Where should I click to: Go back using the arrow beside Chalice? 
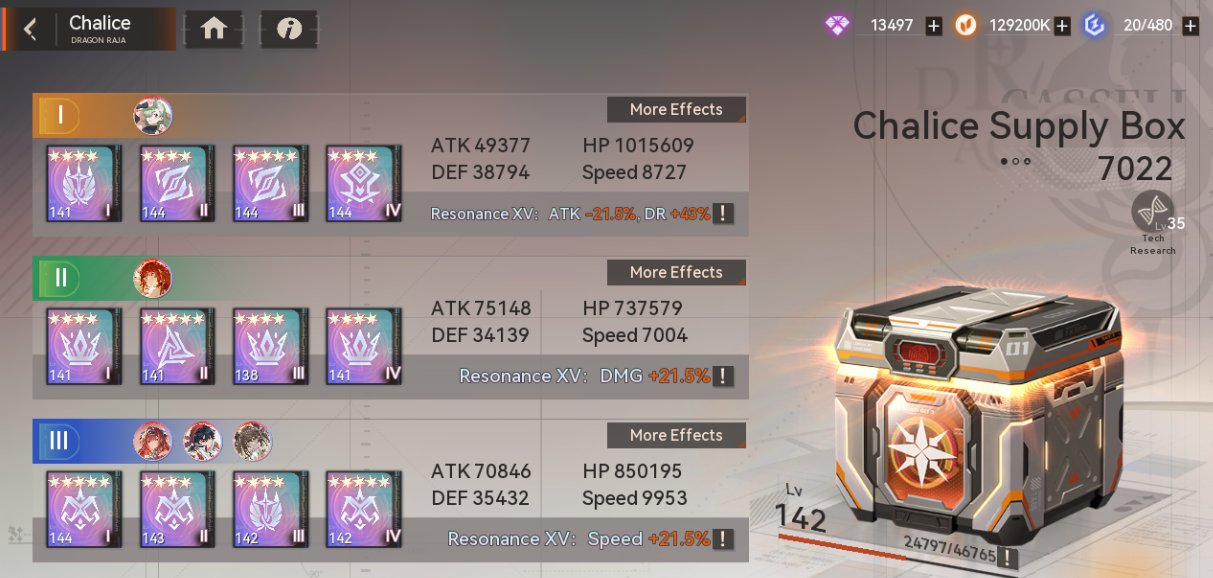[30, 29]
